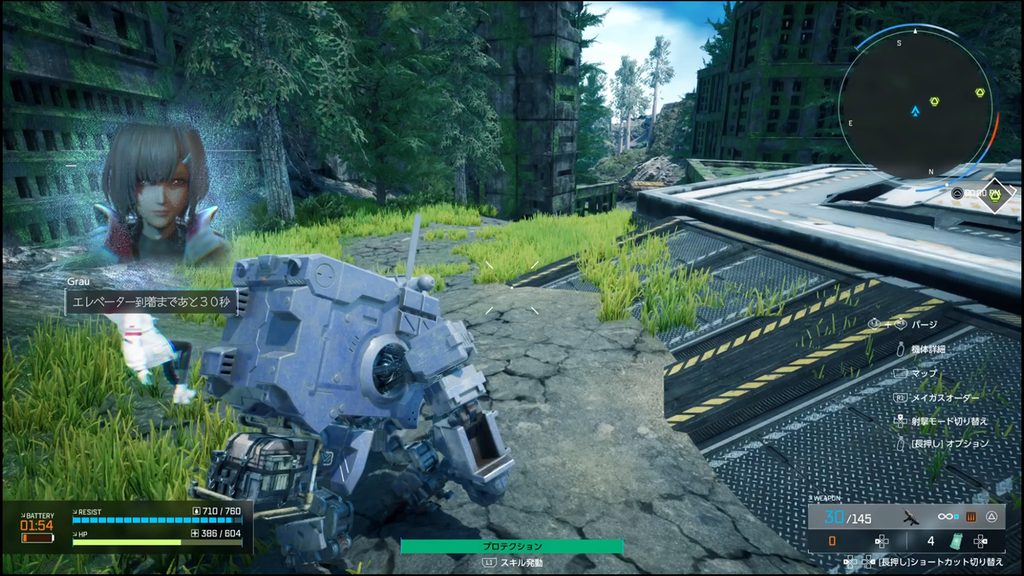The image size is (1024, 576).
Task: Choose the green consumable item slot
Action: pos(955,541)
